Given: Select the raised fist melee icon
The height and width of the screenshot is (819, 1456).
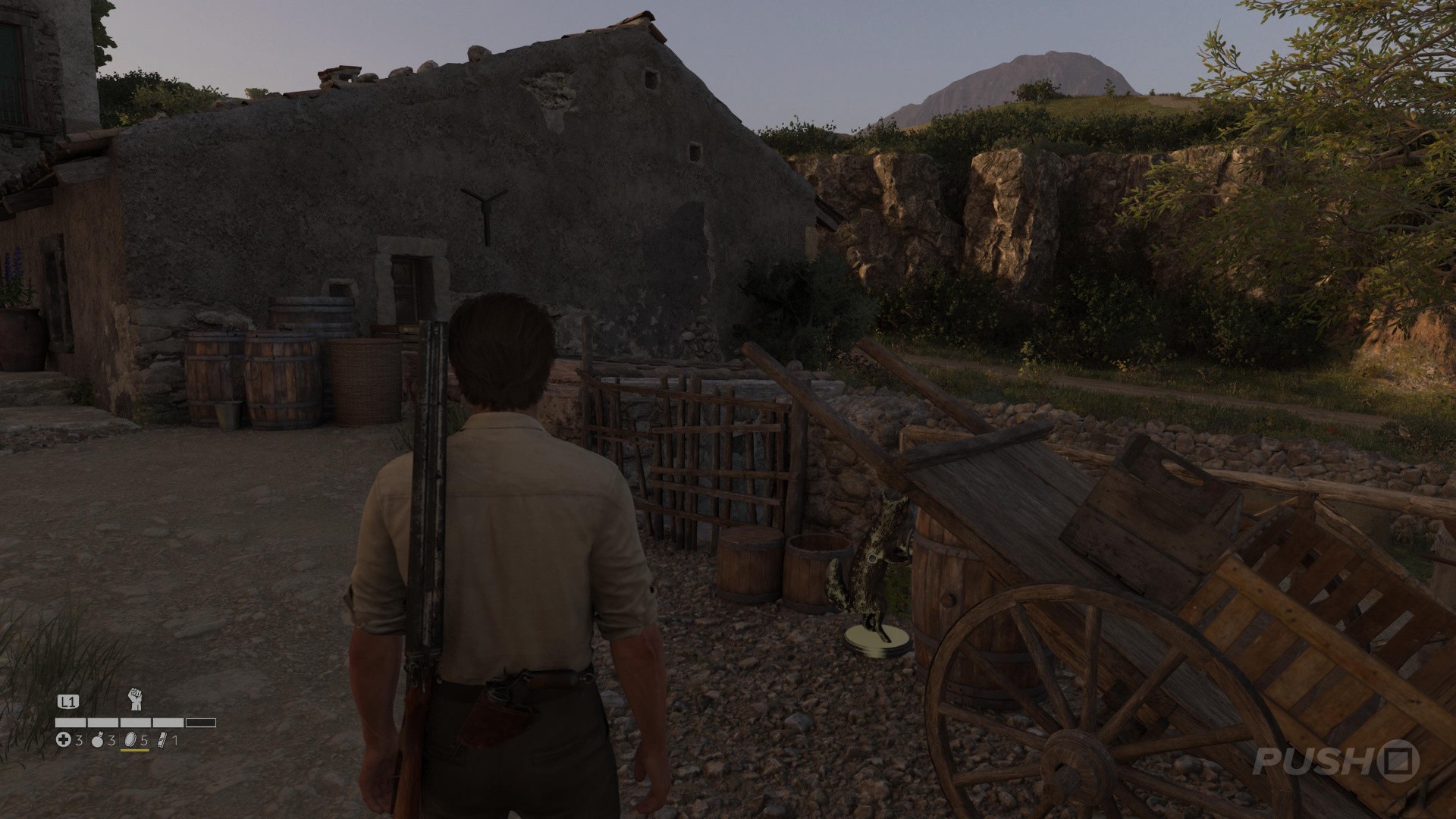Looking at the screenshot, I should [x=136, y=699].
